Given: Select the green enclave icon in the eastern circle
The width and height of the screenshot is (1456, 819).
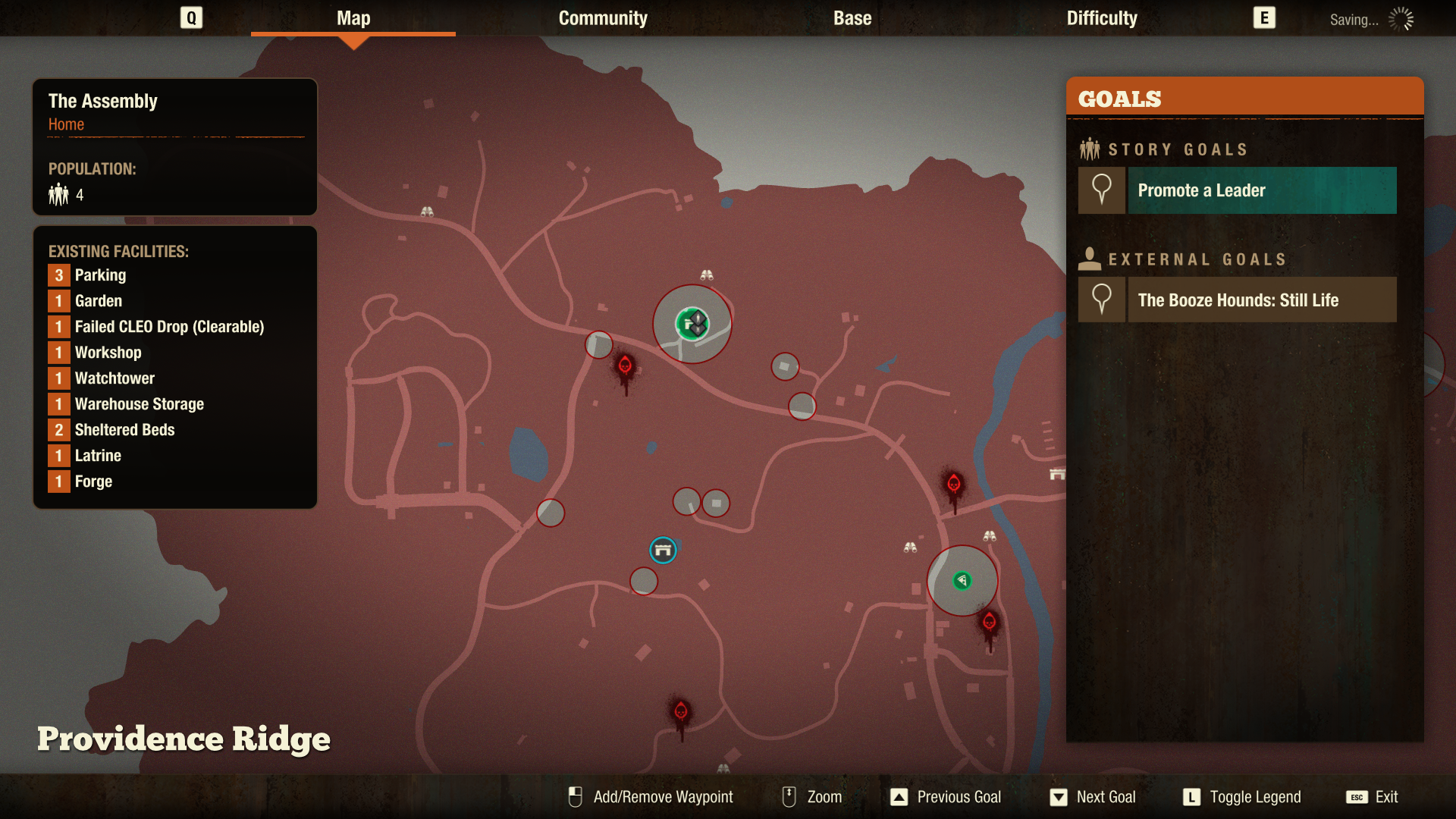Looking at the screenshot, I should (962, 580).
